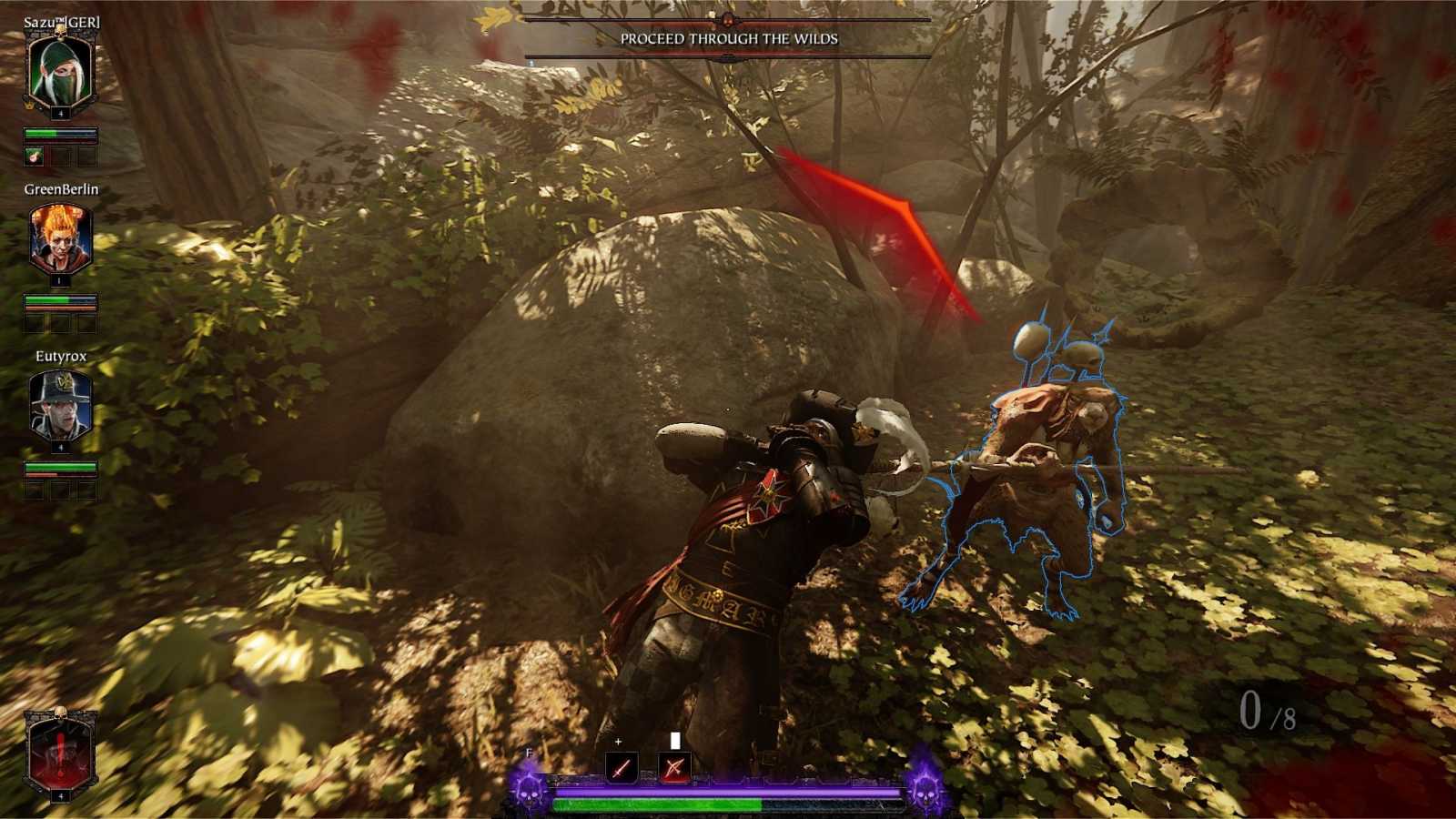Click the healing item slot marked with a plus
Viewport: 1456px width, 819px height.
pos(620,743)
